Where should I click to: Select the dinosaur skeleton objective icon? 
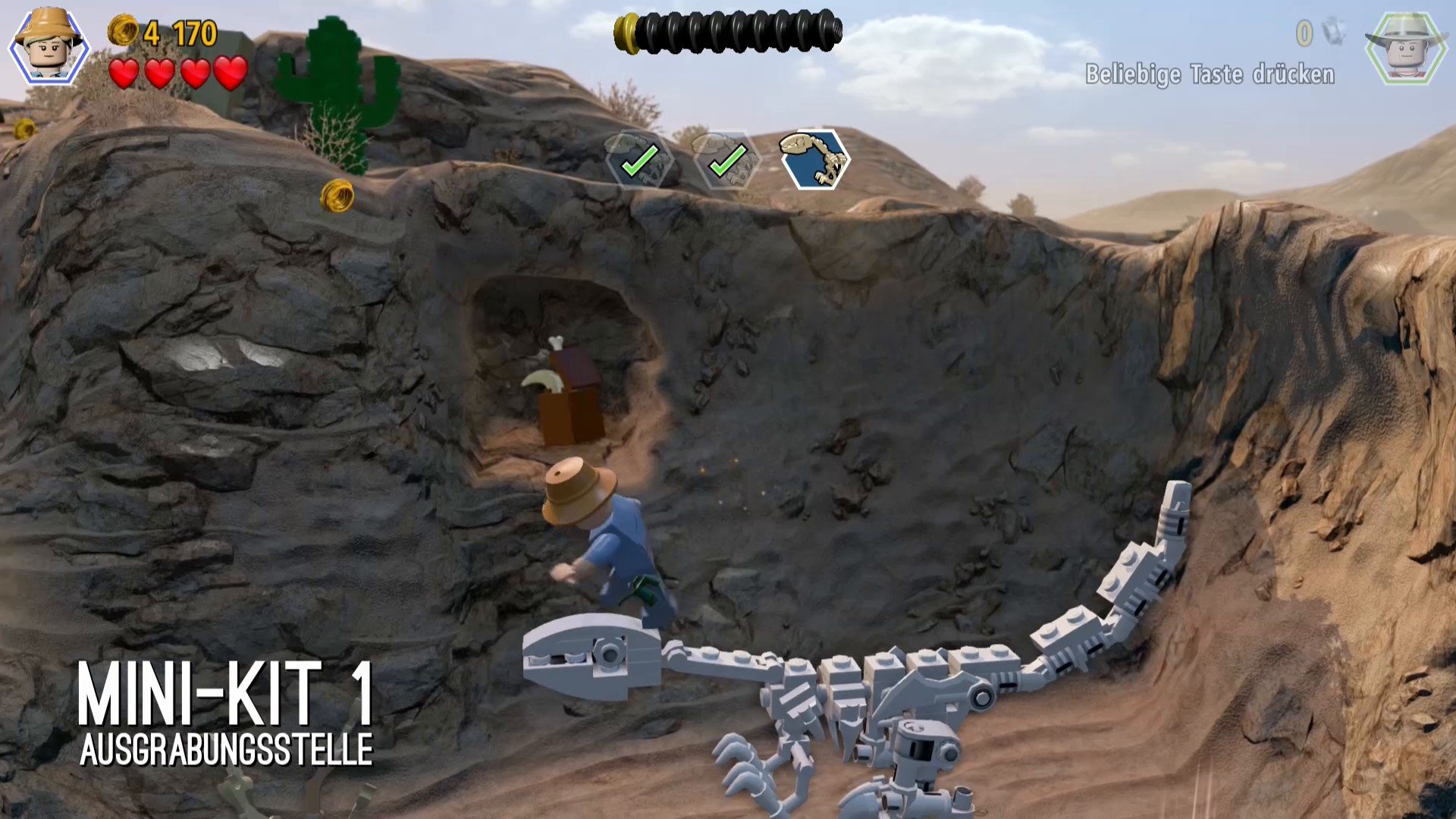[x=815, y=159]
